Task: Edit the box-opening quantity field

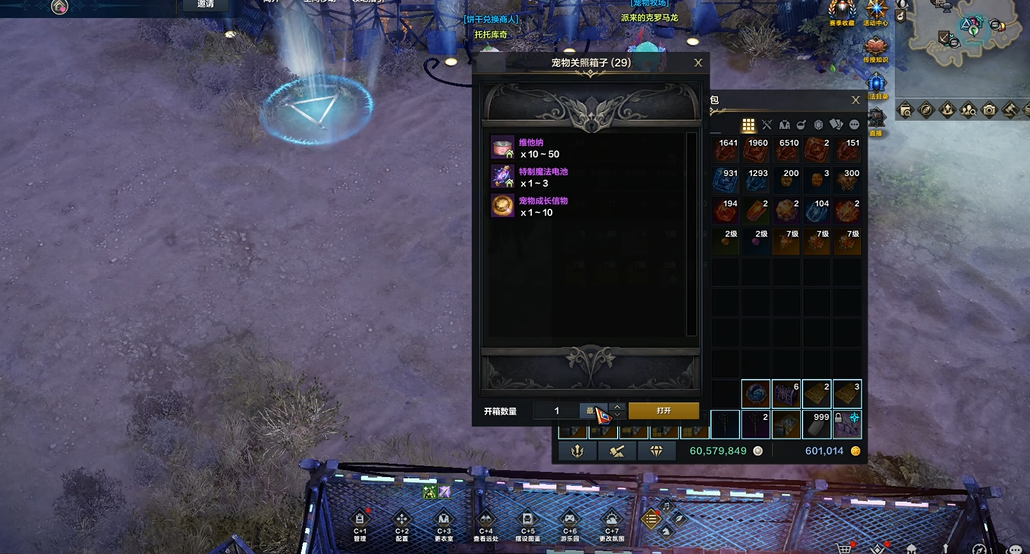Action: (557, 411)
